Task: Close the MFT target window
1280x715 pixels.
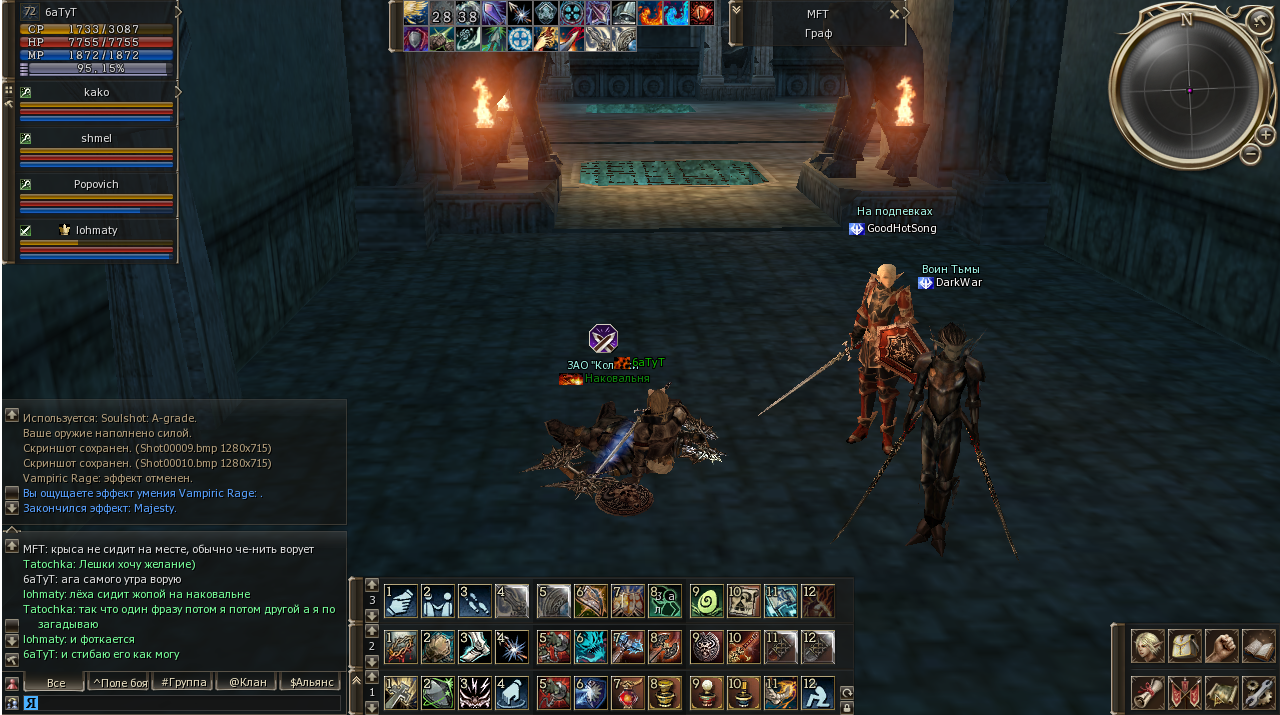Action: (894, 14)
